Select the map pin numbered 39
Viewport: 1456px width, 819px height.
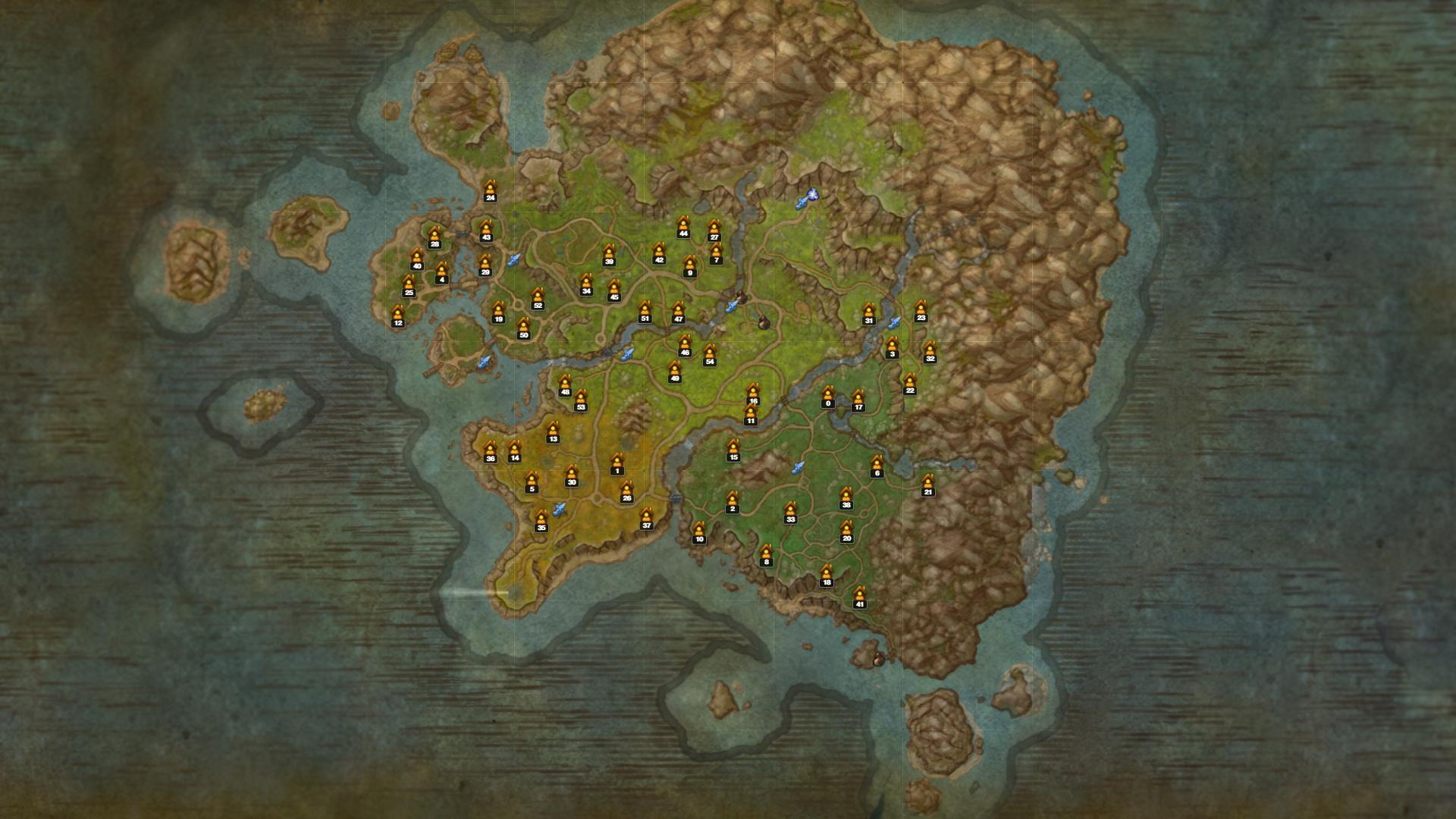[609, 255]
